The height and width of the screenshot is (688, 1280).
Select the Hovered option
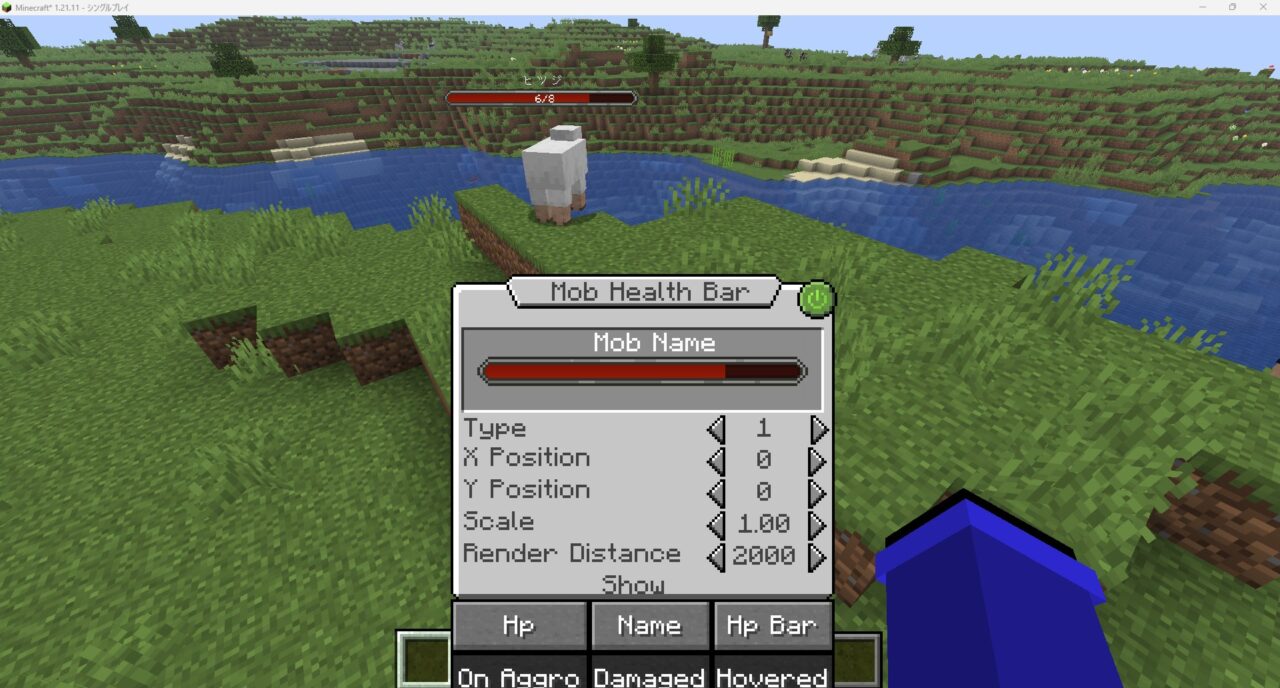pyautogui.click(x=772, y=675)
